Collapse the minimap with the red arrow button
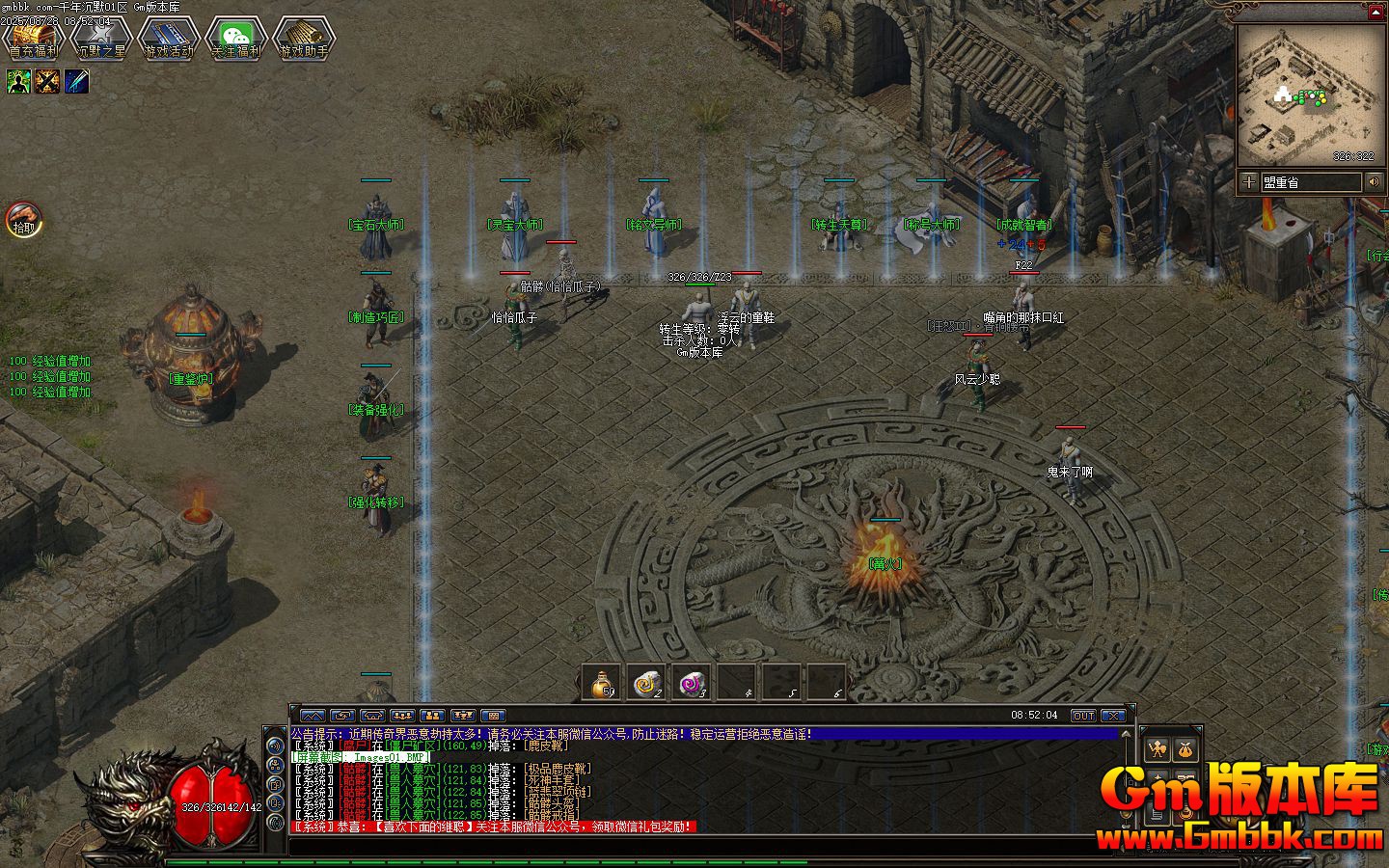Viewport: 1389px width, 868px height. point(1375,13)
